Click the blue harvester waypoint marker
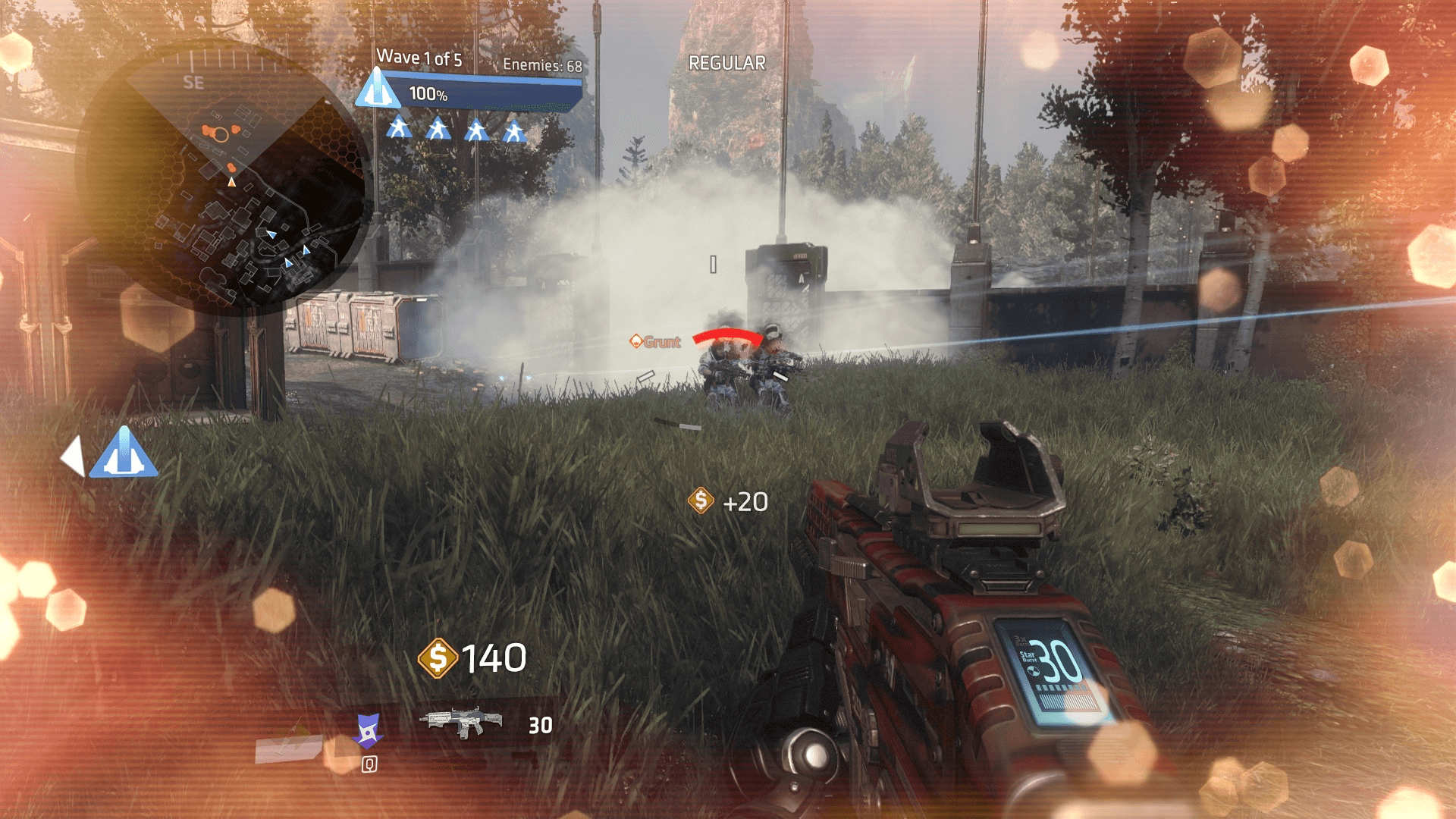 coord(123,453)
